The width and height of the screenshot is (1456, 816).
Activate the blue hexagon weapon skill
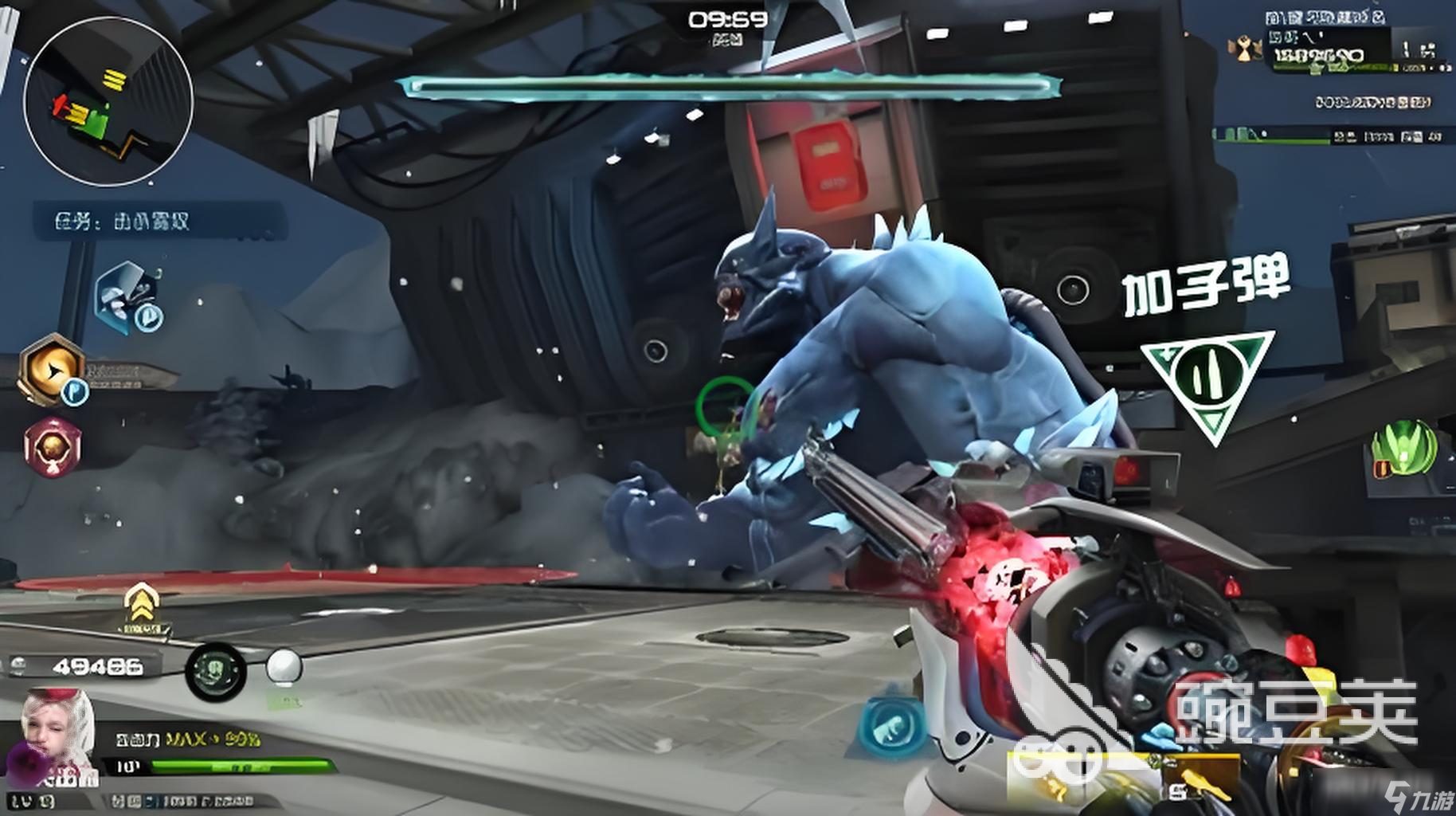(x=892, y=726)
